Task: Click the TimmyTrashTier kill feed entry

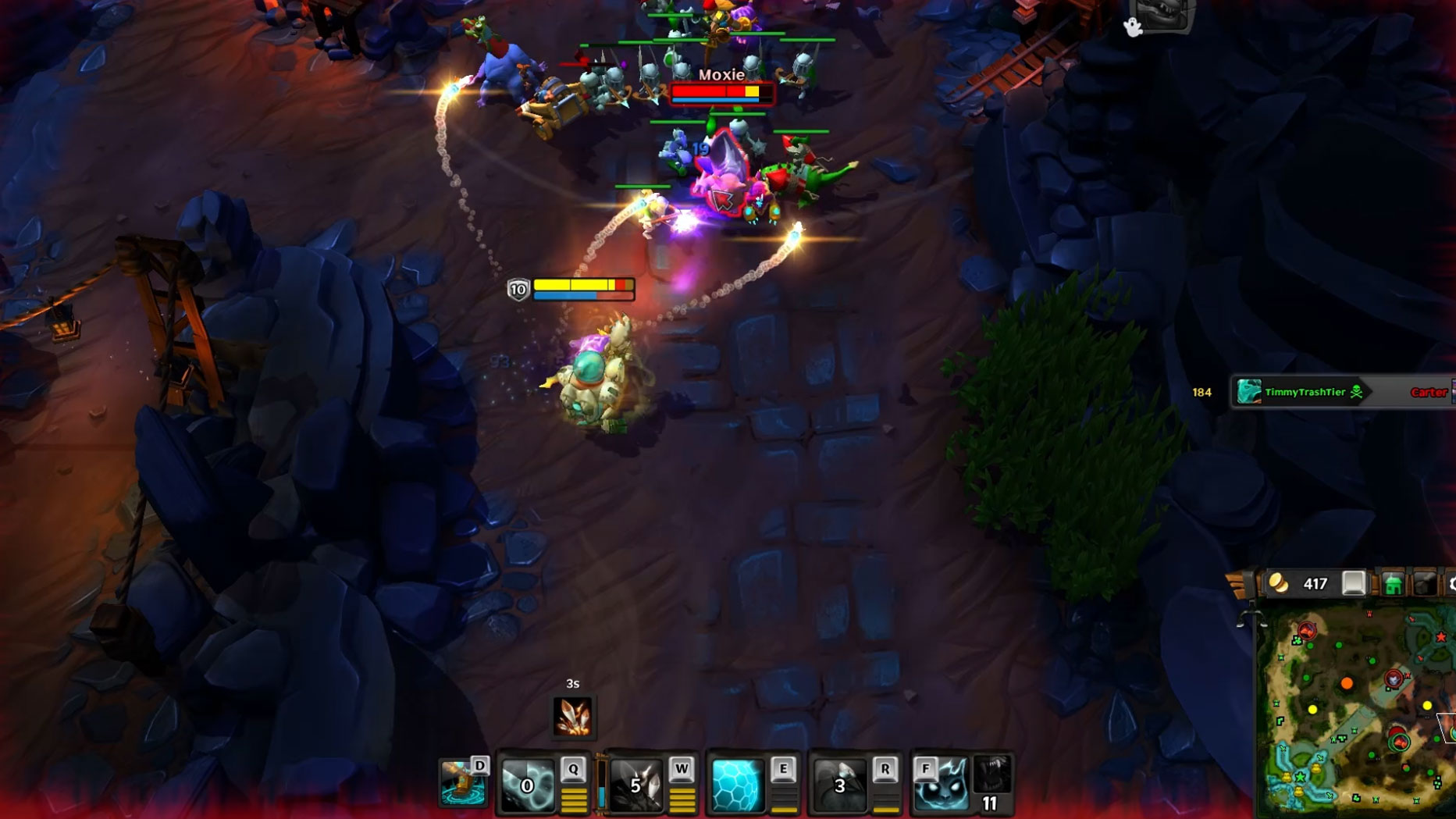Action: coord(1302,392)
